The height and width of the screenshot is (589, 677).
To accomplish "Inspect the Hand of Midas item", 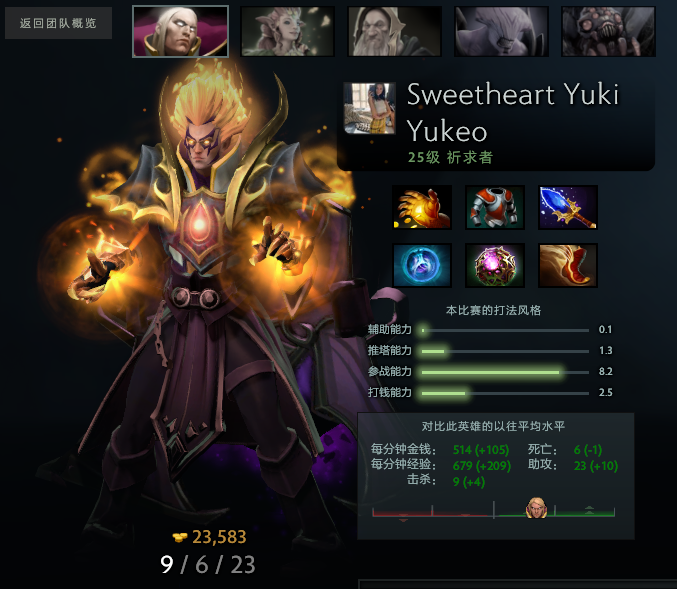I will click(422, 208).
